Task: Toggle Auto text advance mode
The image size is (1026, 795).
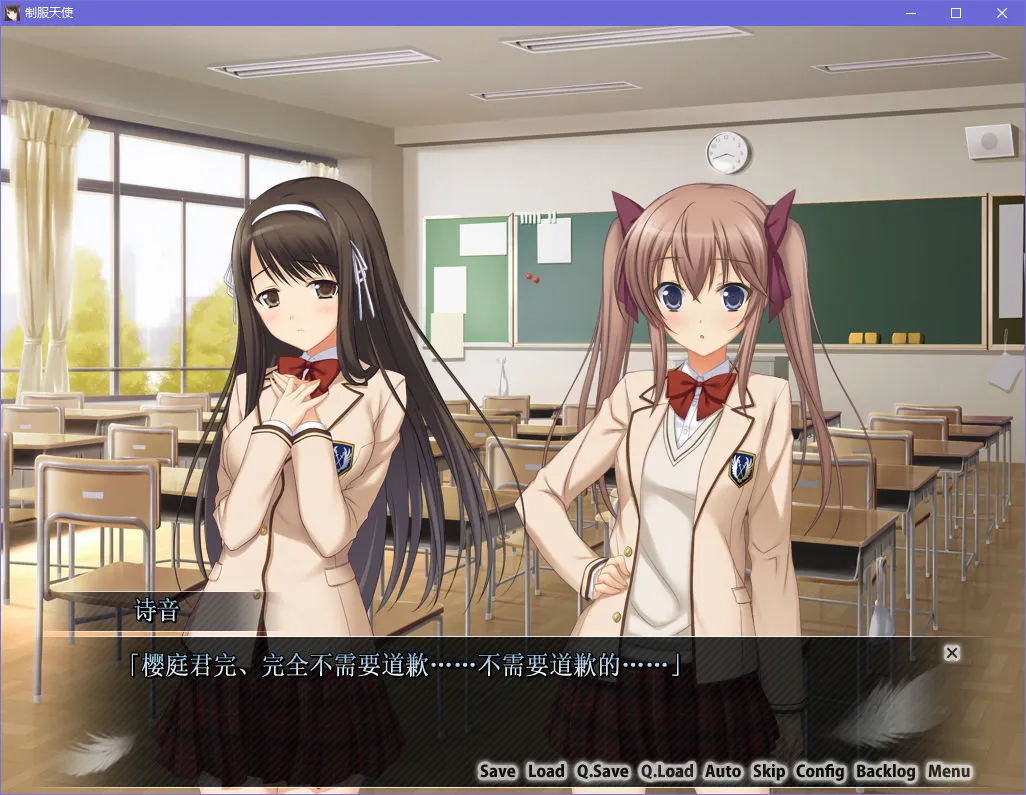Action: click(x=723, y=771)
